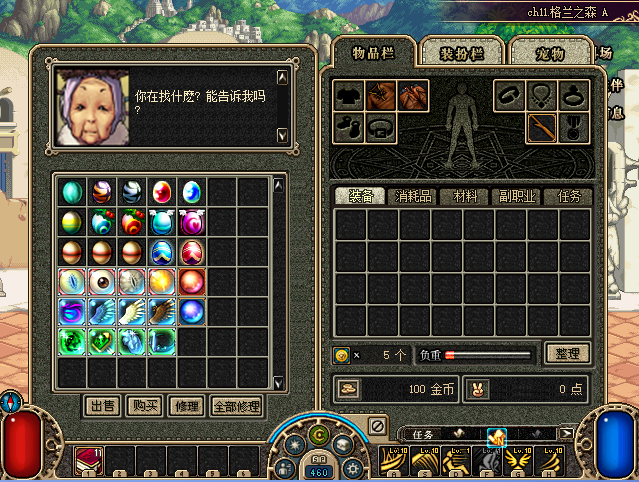
Task: Select the pink heart egg with wings
Action: pyautogui.click(x=192, y=221)
